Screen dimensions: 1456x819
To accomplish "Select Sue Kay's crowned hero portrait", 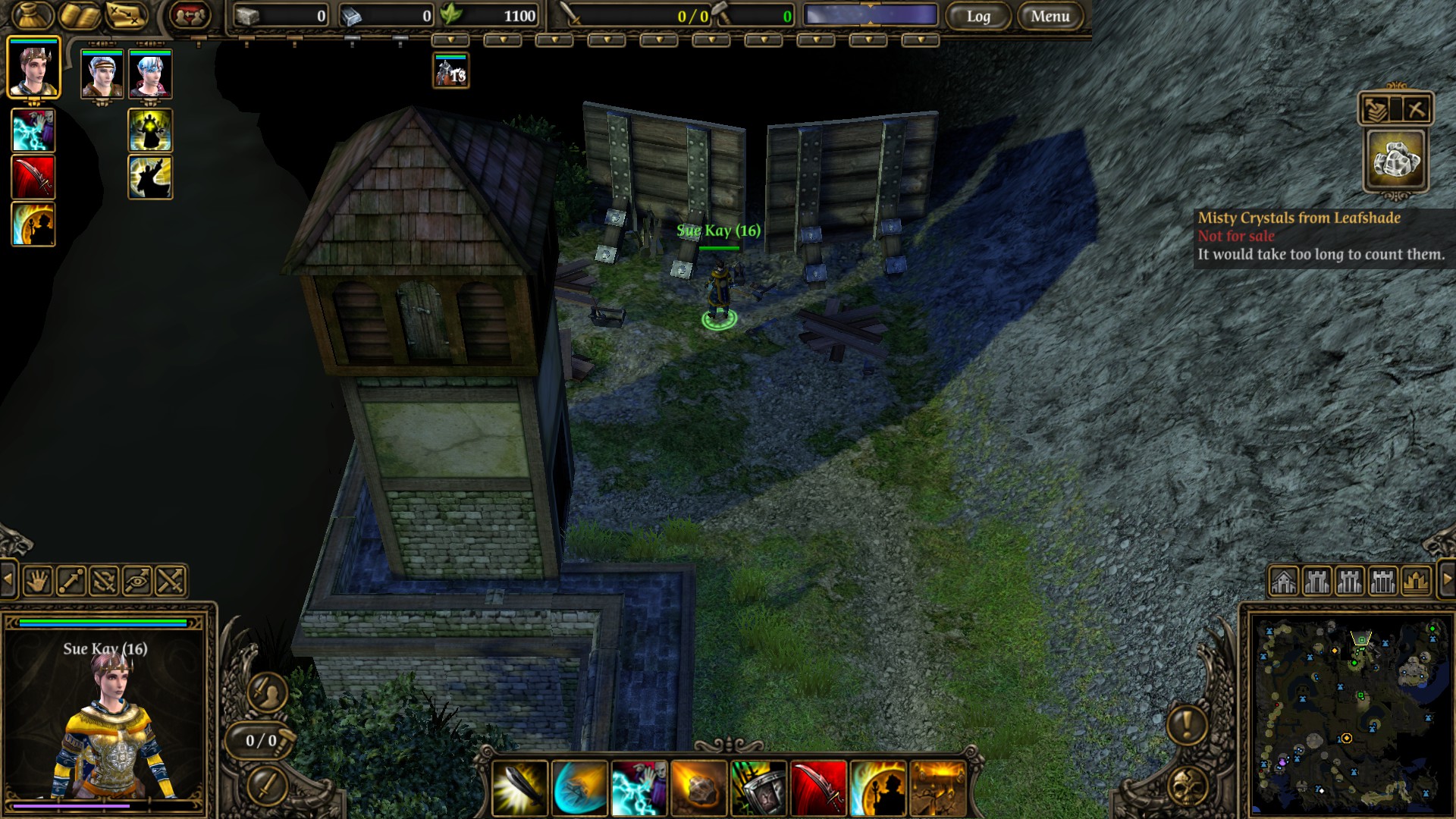I will [33, 68].
